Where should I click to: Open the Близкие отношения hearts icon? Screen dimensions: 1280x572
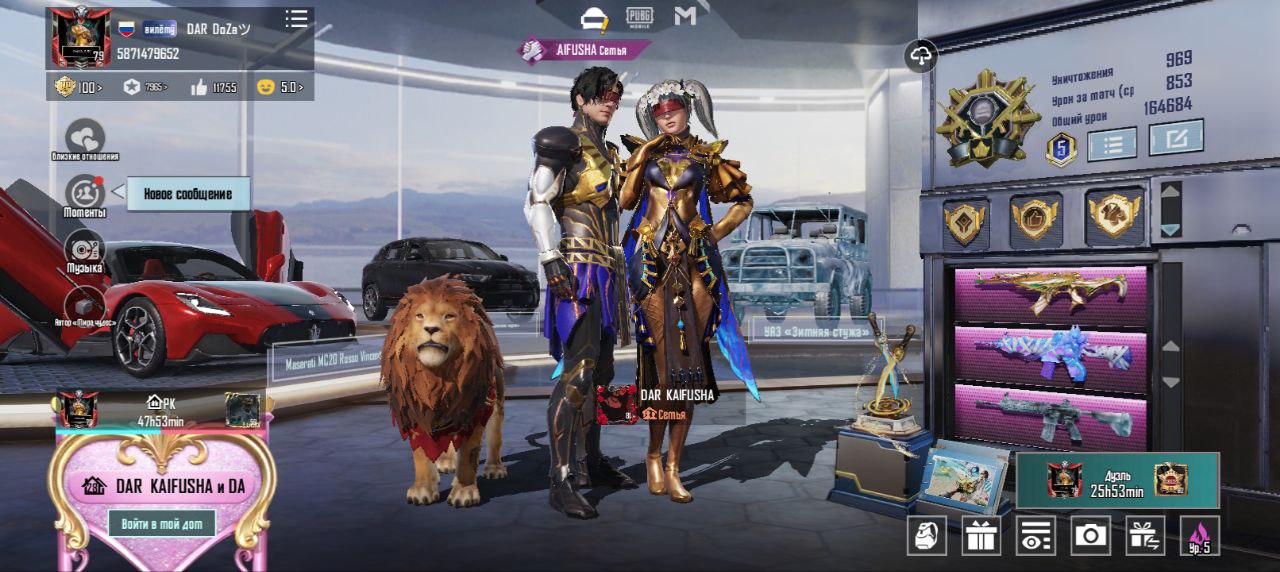[85, 137]
